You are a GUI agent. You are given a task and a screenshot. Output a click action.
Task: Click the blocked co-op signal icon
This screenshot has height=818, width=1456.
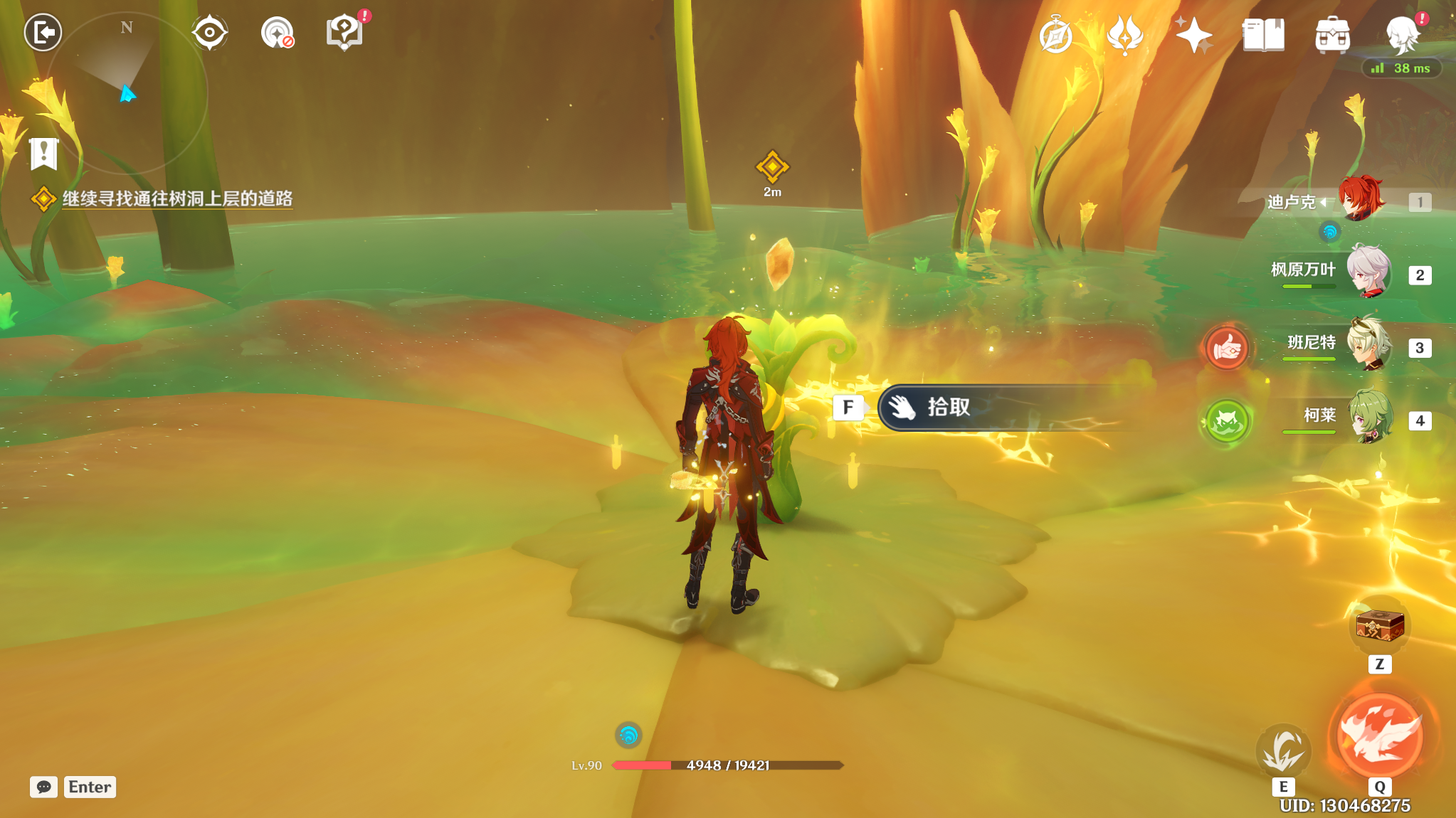277,33
